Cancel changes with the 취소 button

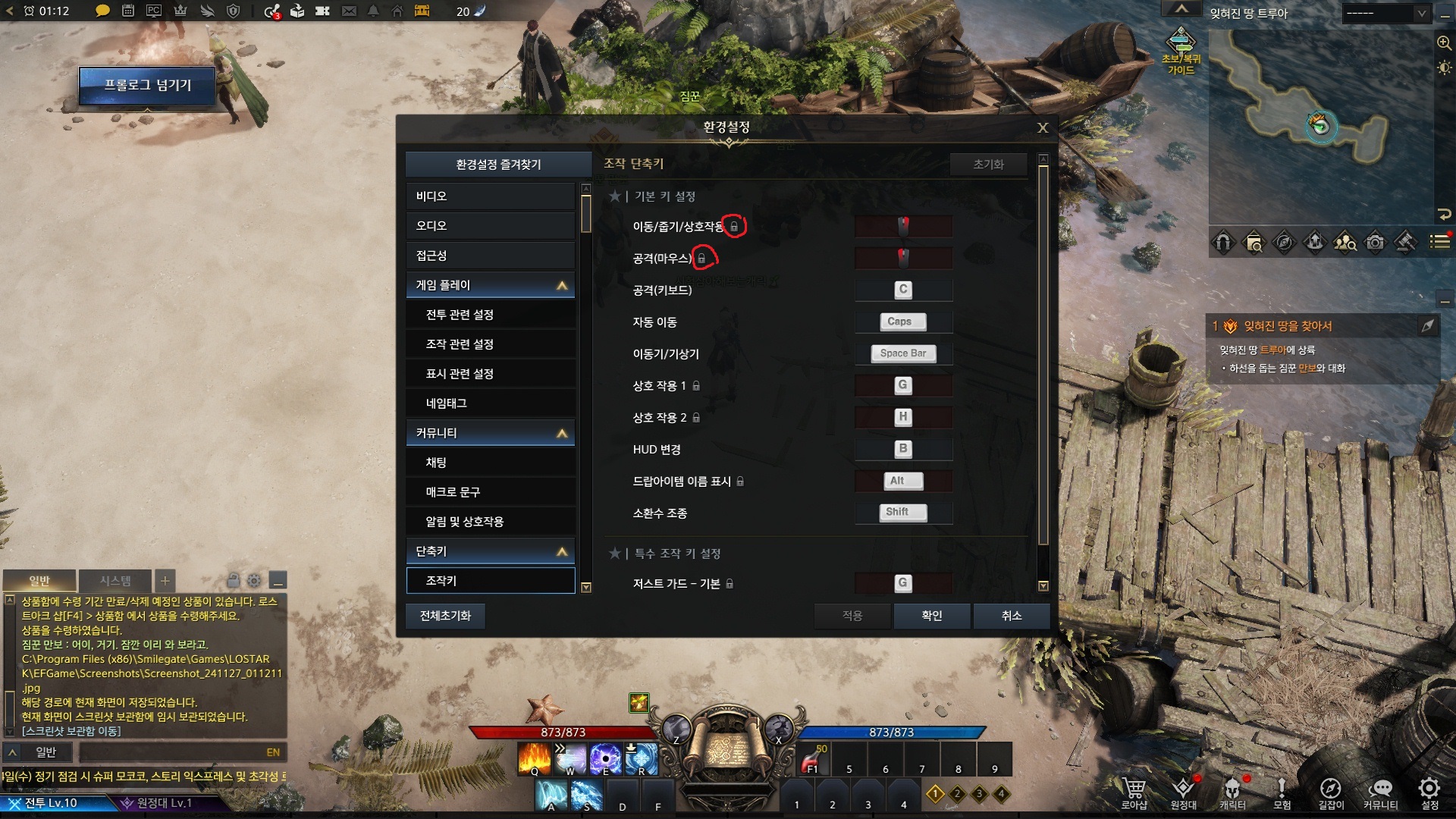(x=1011, y=616)
